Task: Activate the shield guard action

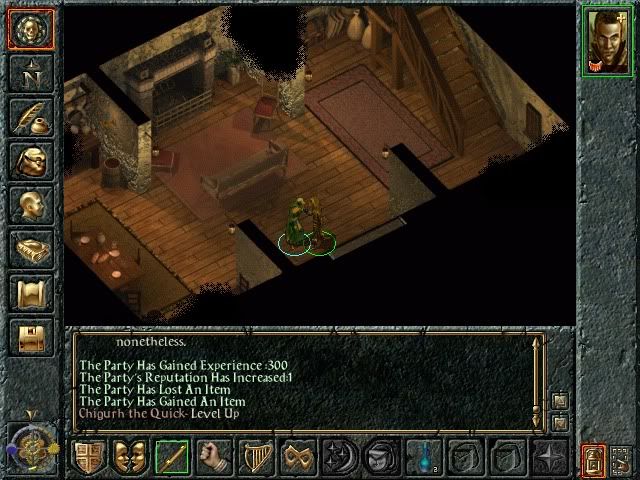Action: tap(88, 457)
